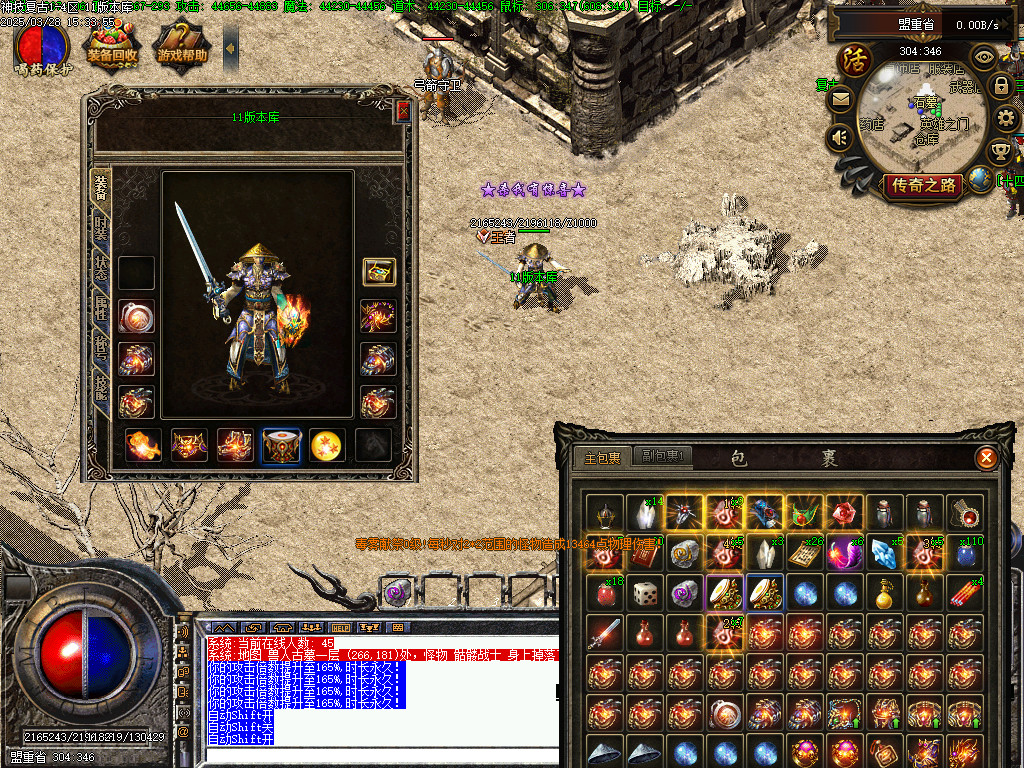
Task: Open the 游戏帮助 game help button
Action: click(182, 46)
